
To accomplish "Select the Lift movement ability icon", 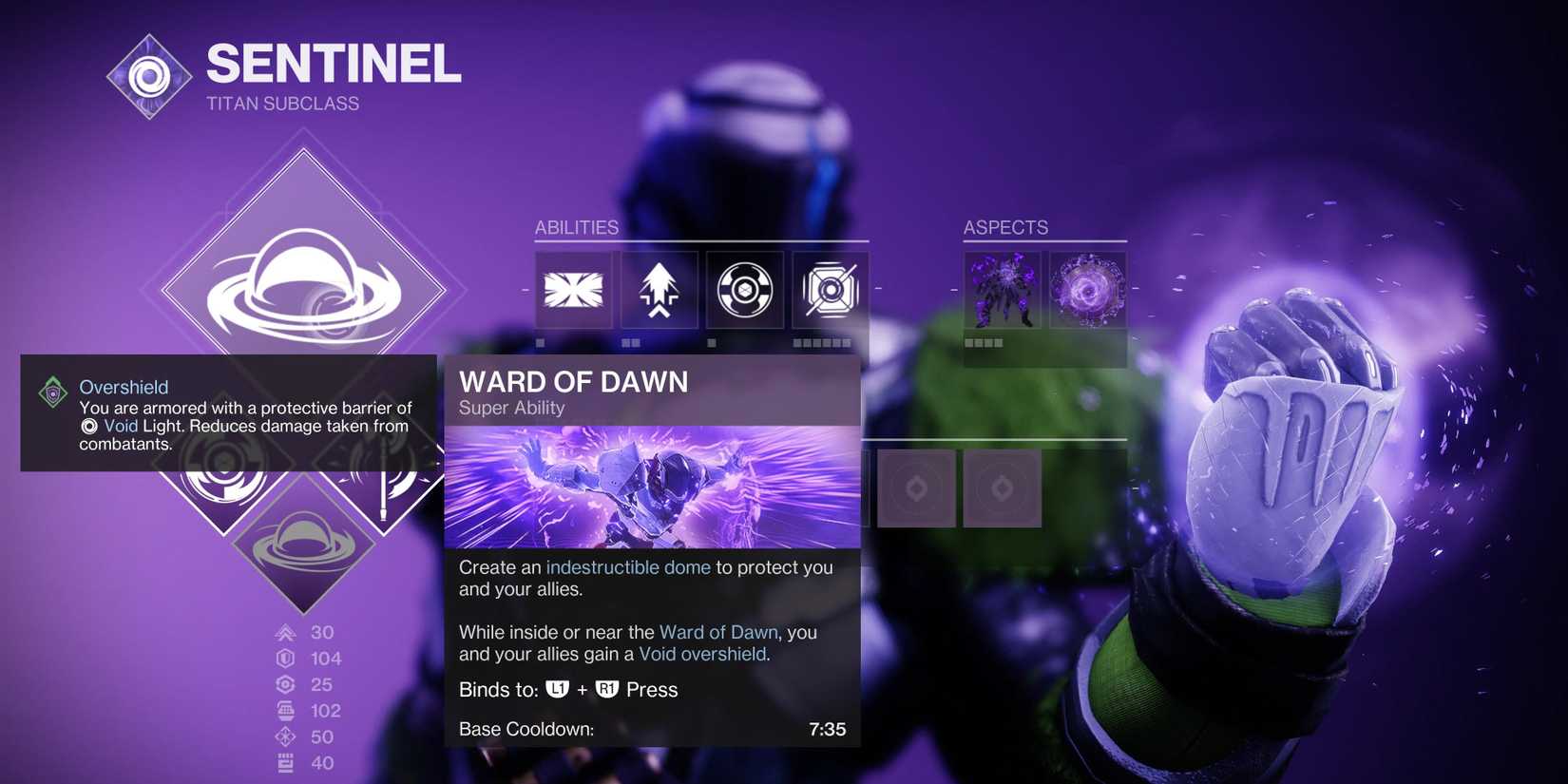I will pos(659,290).
